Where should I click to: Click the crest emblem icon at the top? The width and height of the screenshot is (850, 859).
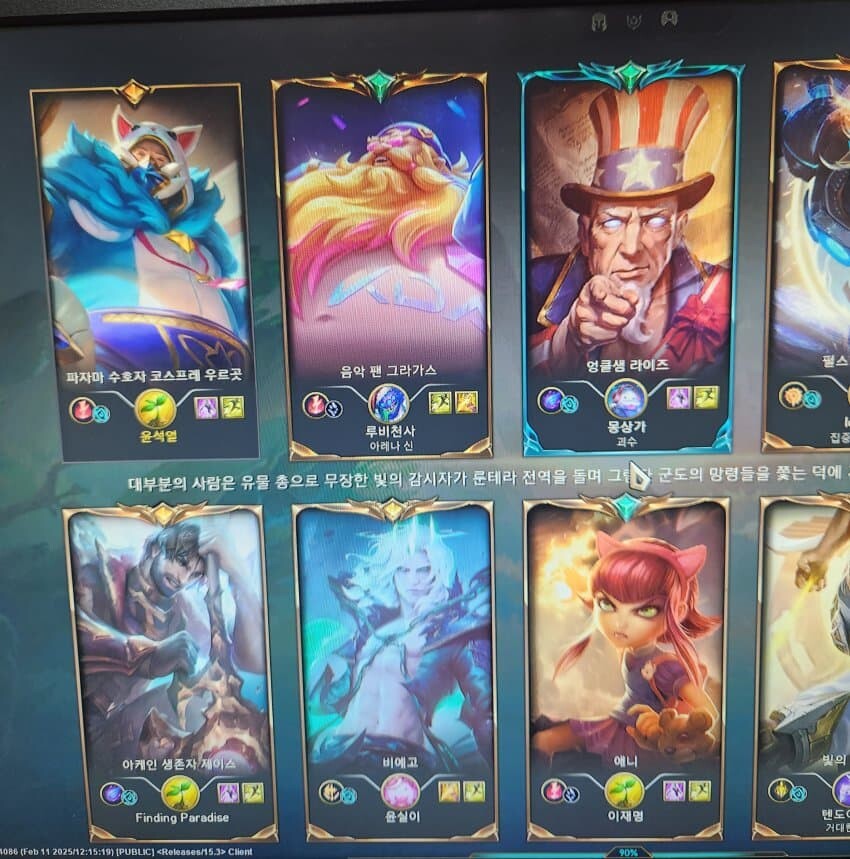634,20
